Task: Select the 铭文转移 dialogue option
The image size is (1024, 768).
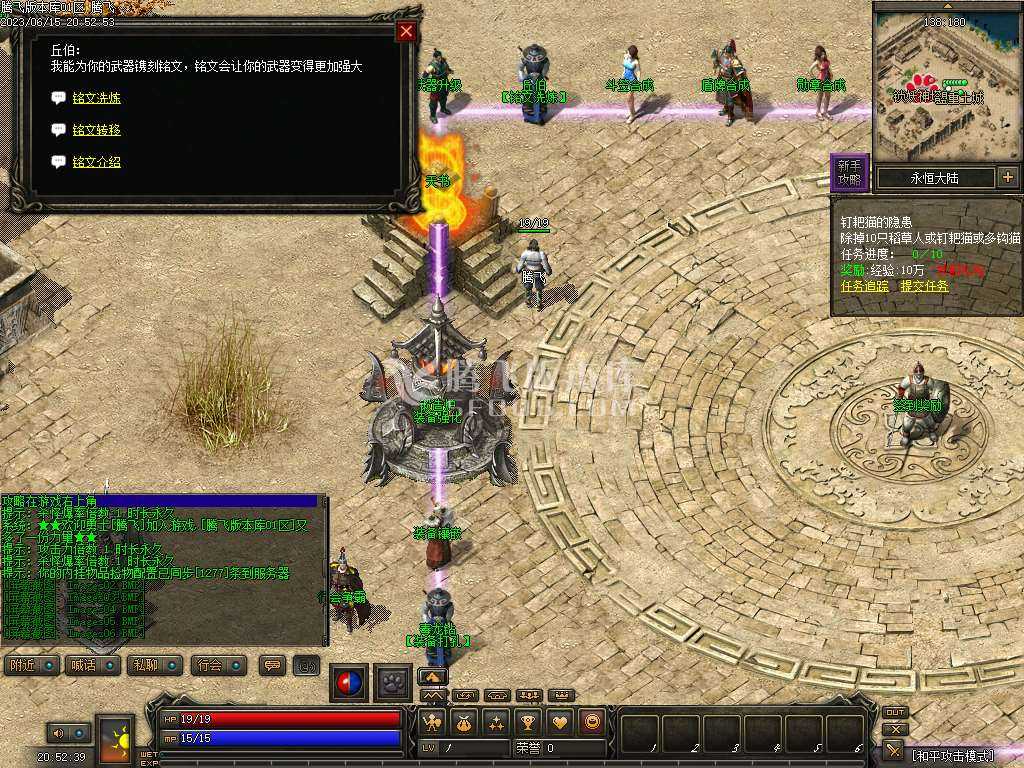Action: pyautogui.click(x=96, y=130)
